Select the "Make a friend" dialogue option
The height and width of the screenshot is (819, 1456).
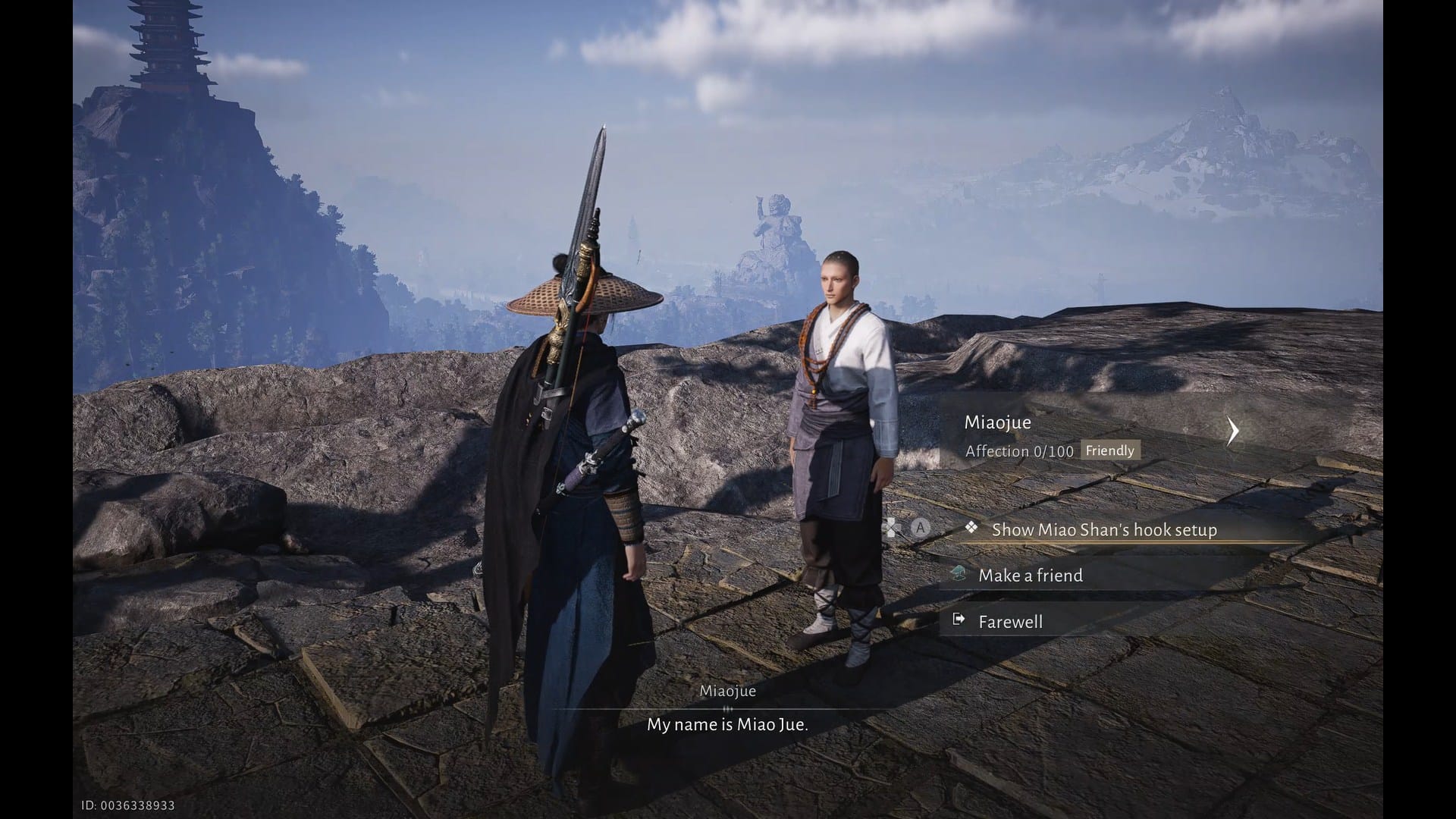[x=1030, y=576]
